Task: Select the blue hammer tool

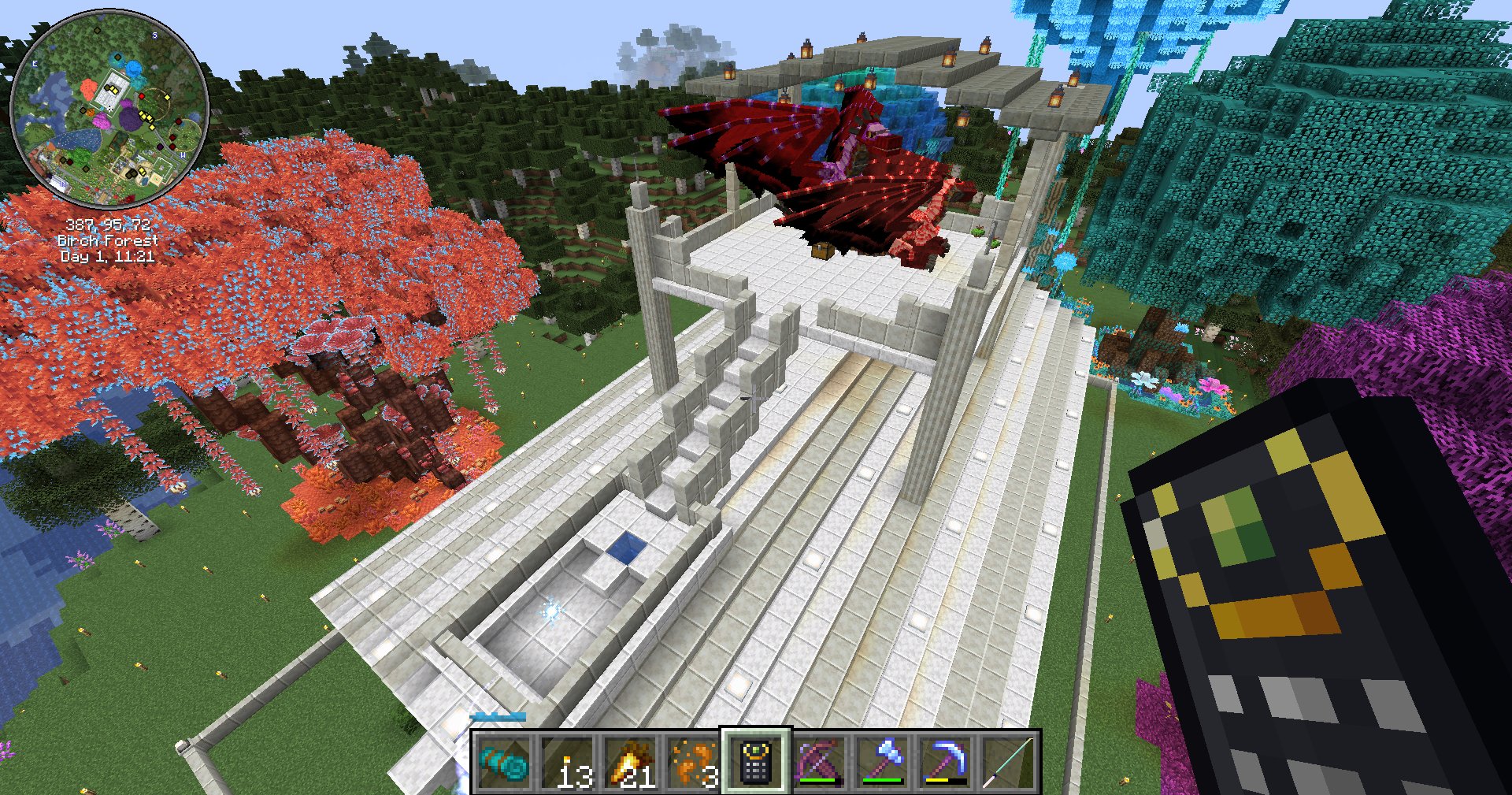Action: pos(880,760)
